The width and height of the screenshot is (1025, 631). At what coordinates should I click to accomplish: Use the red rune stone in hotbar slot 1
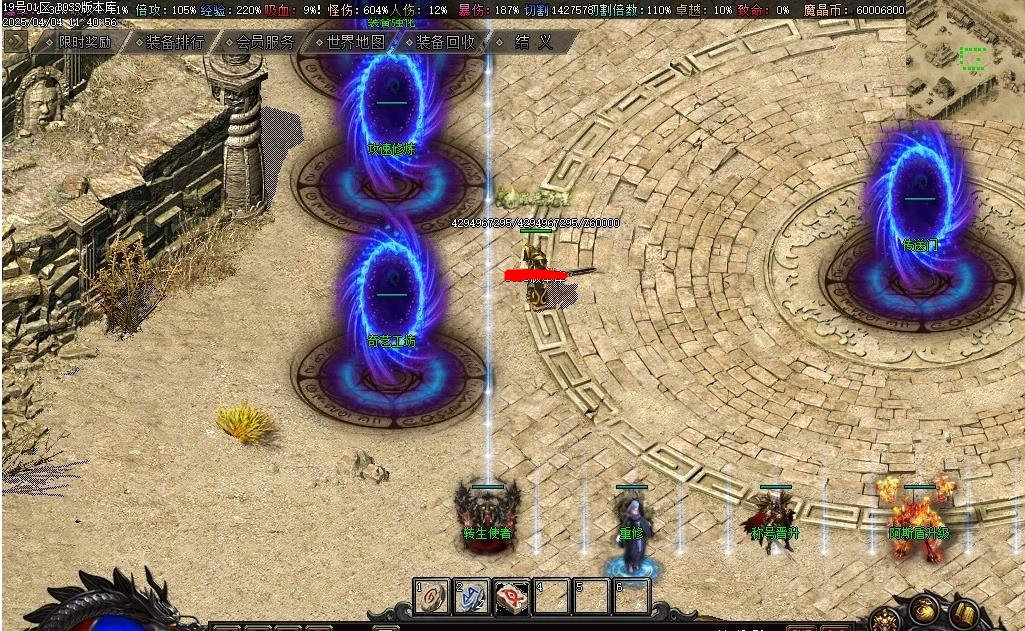pos(432,597)
